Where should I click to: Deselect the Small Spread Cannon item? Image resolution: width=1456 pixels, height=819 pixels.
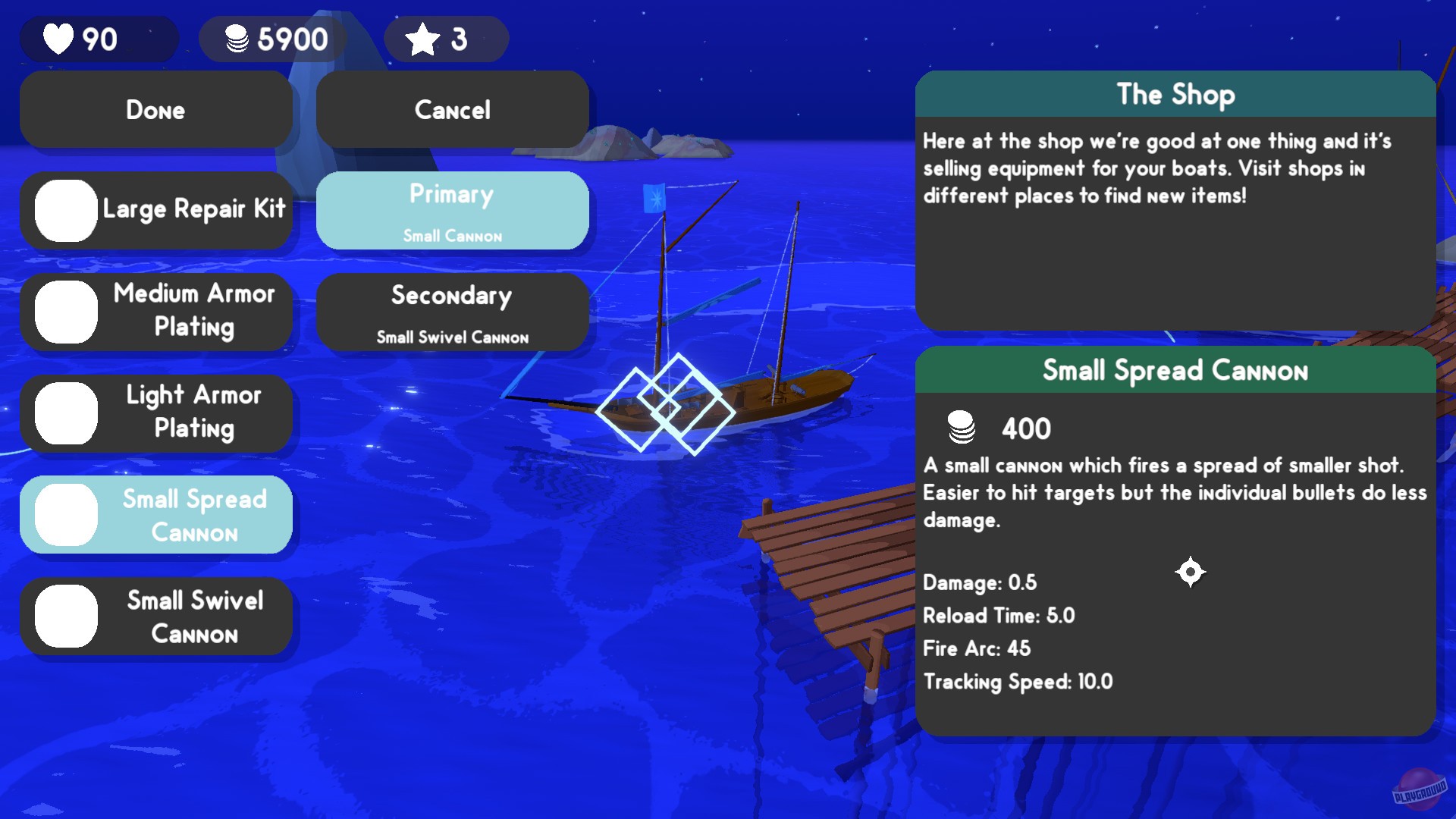65,514
